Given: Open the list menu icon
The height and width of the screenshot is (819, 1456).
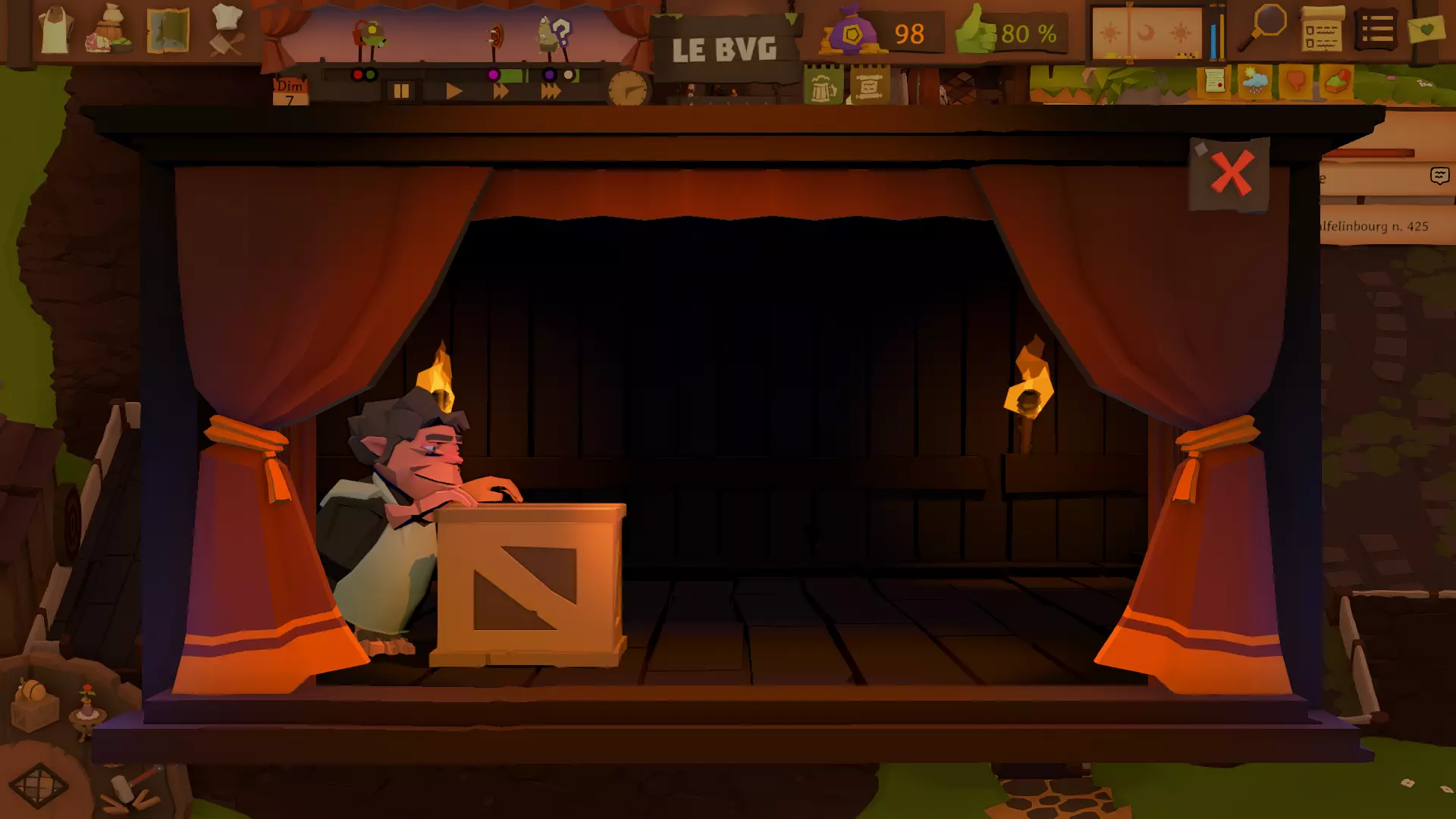Looking at the screenshot, I should pyautogui.click(x=1376, y=31).
